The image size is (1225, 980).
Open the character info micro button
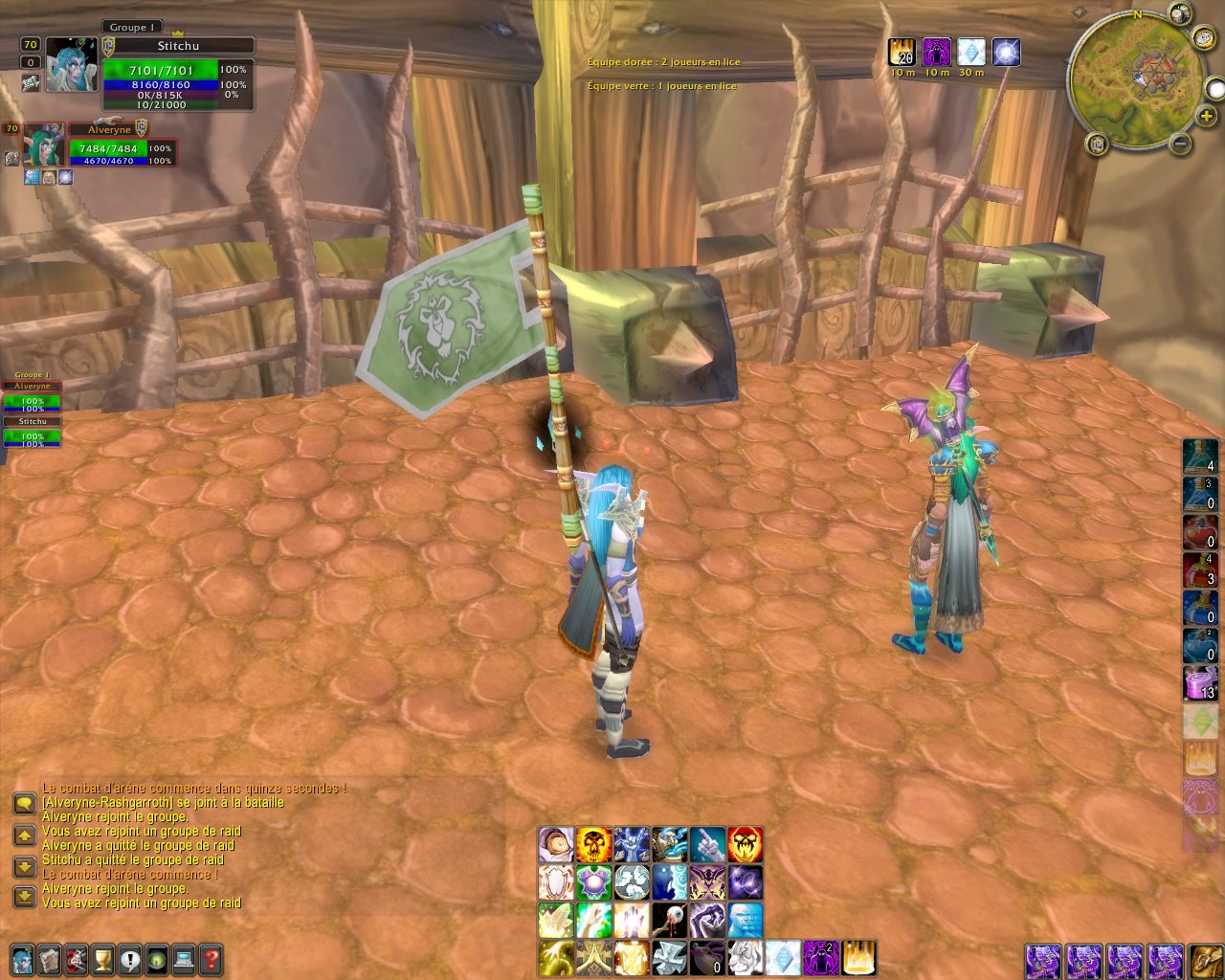[23, 958]
